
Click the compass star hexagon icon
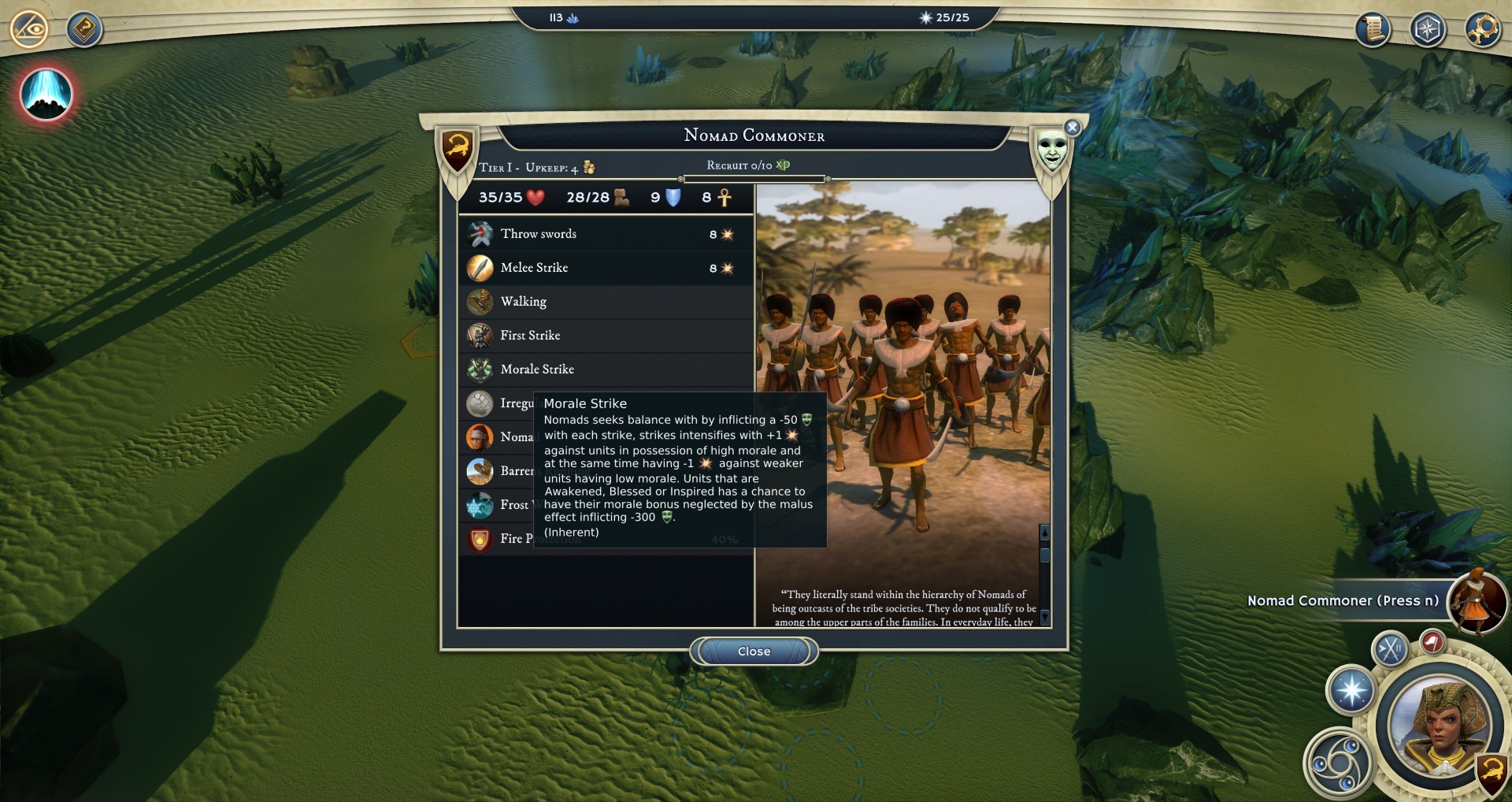pyautogui.click(x=1427, y=30)
